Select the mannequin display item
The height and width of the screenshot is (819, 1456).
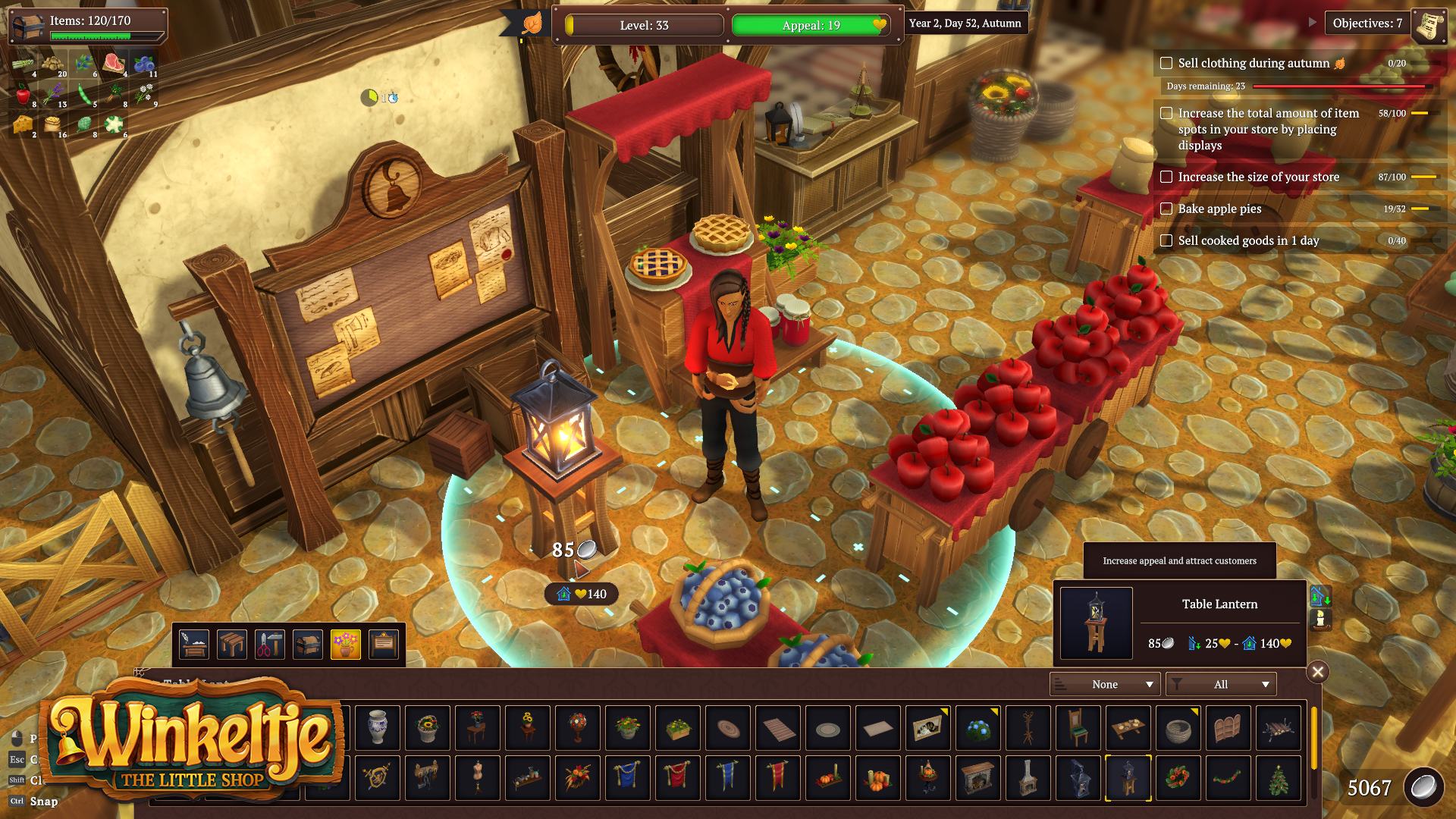point(478,778)
